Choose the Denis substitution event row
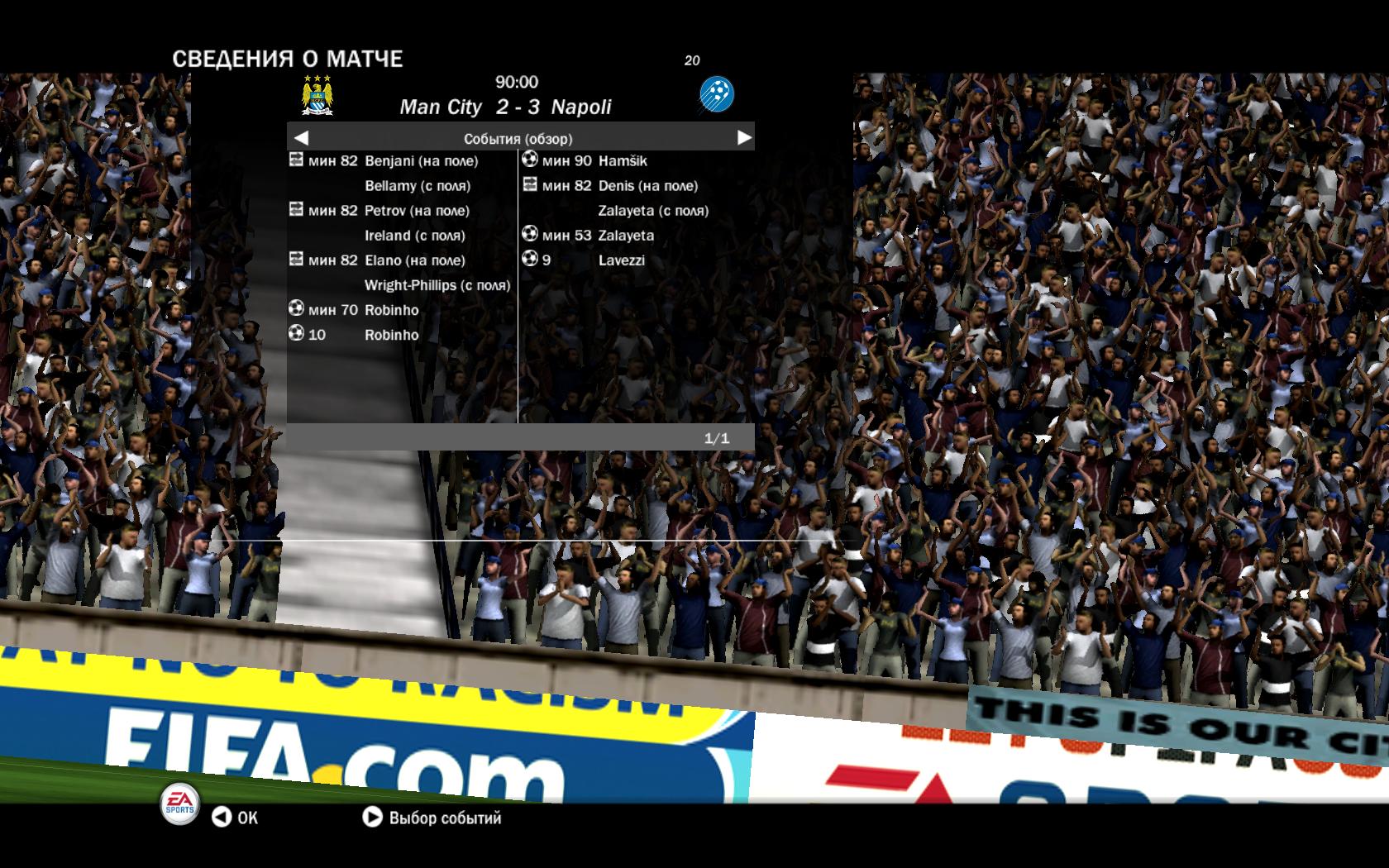Screen dimensions: 1389x868 [x=647, y=186]
